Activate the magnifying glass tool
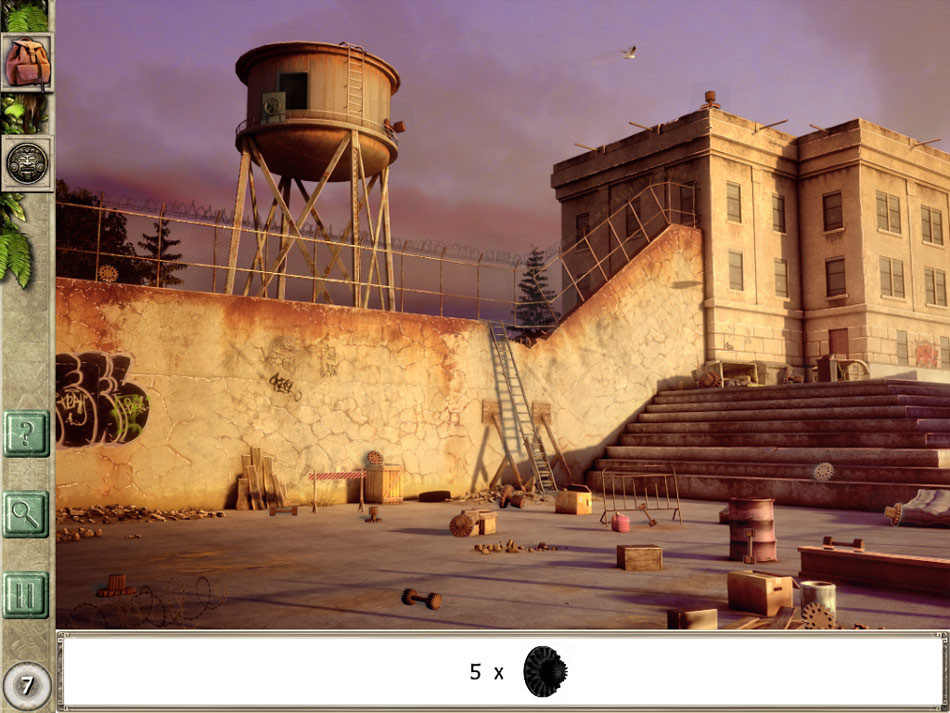The height and width of the screenshot is (713, 950). (26, 514)
